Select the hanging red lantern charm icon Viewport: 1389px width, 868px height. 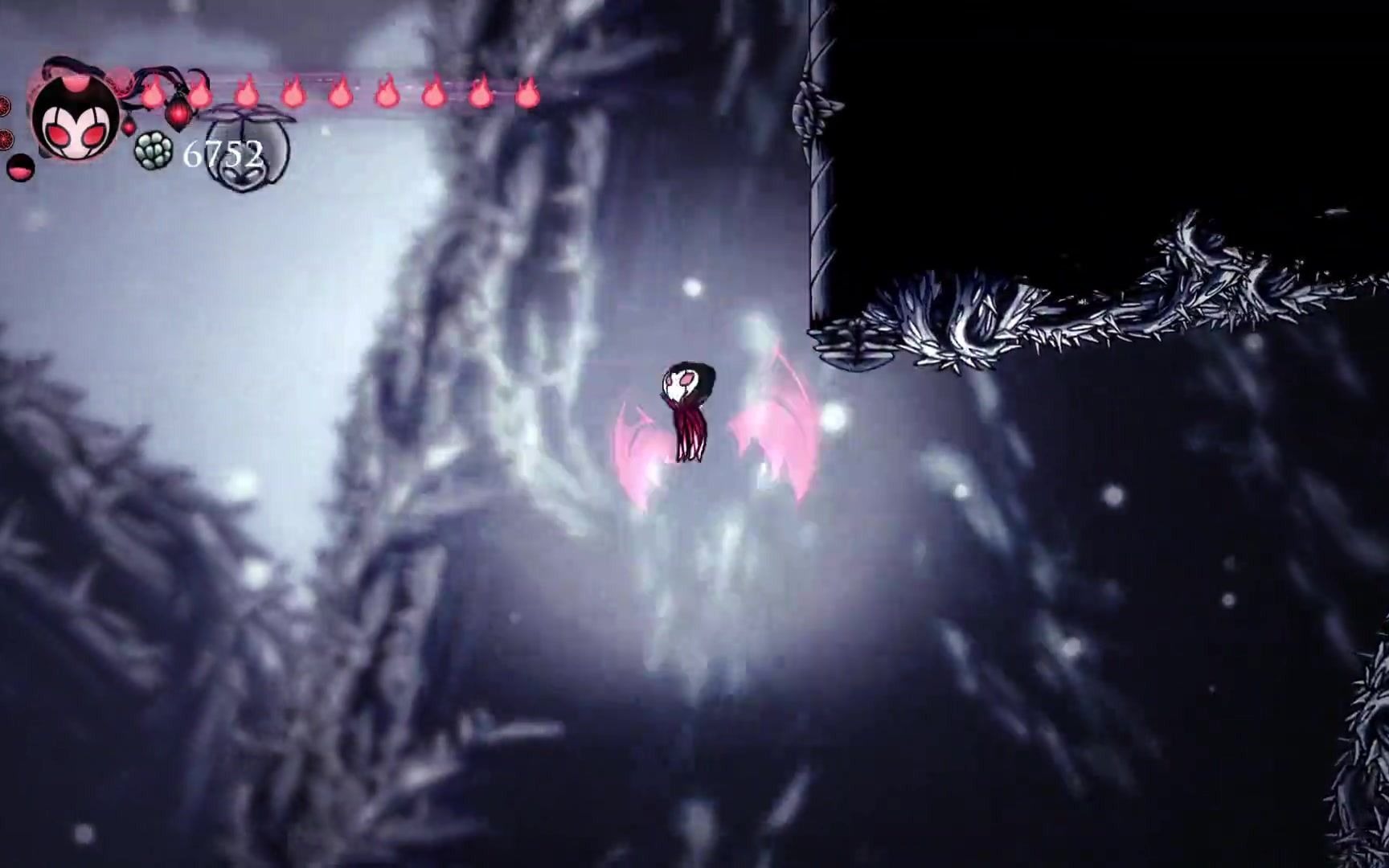[x=178, y=115]
